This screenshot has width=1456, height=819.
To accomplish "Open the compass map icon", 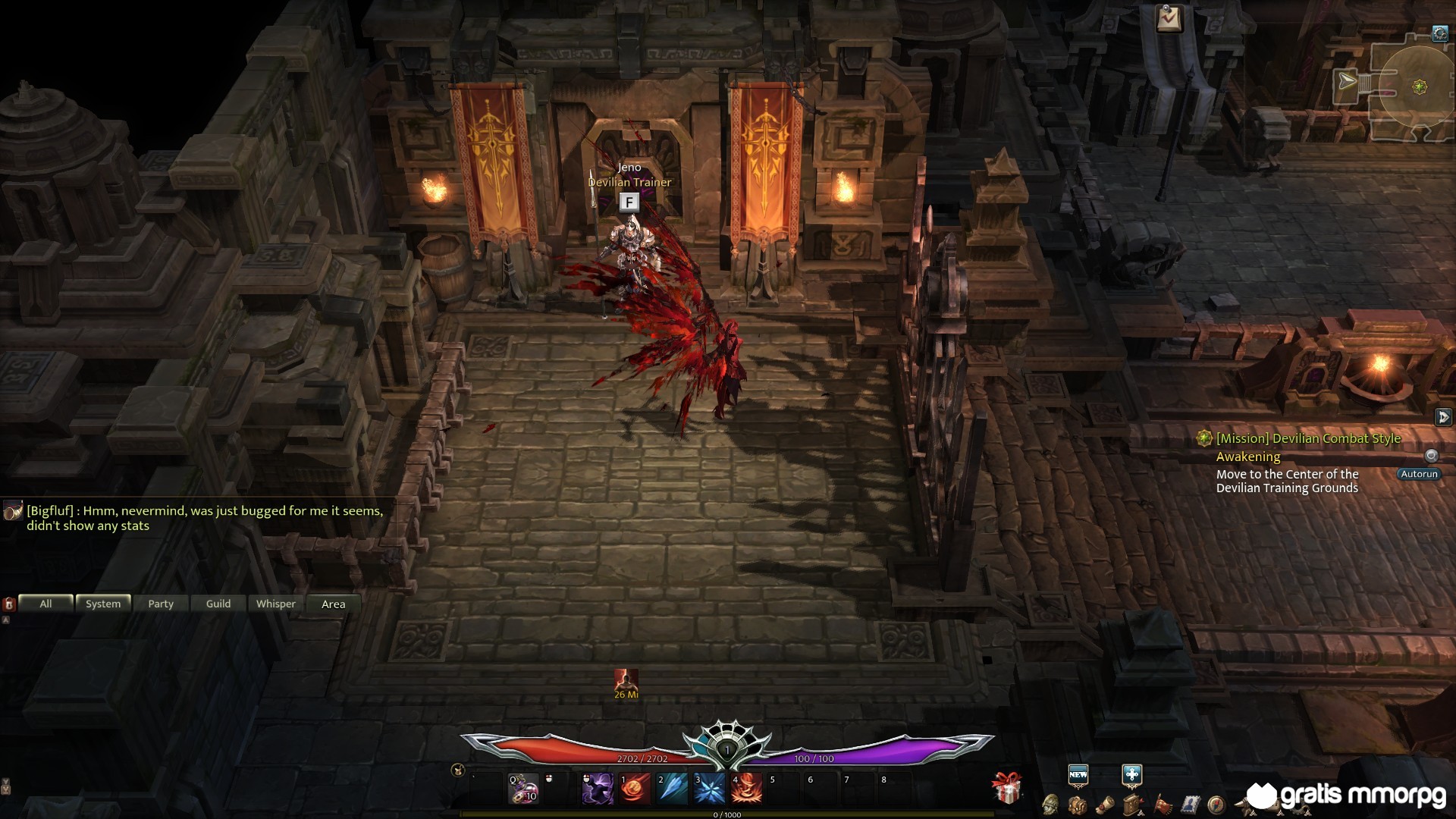I will coord(1216,804).
